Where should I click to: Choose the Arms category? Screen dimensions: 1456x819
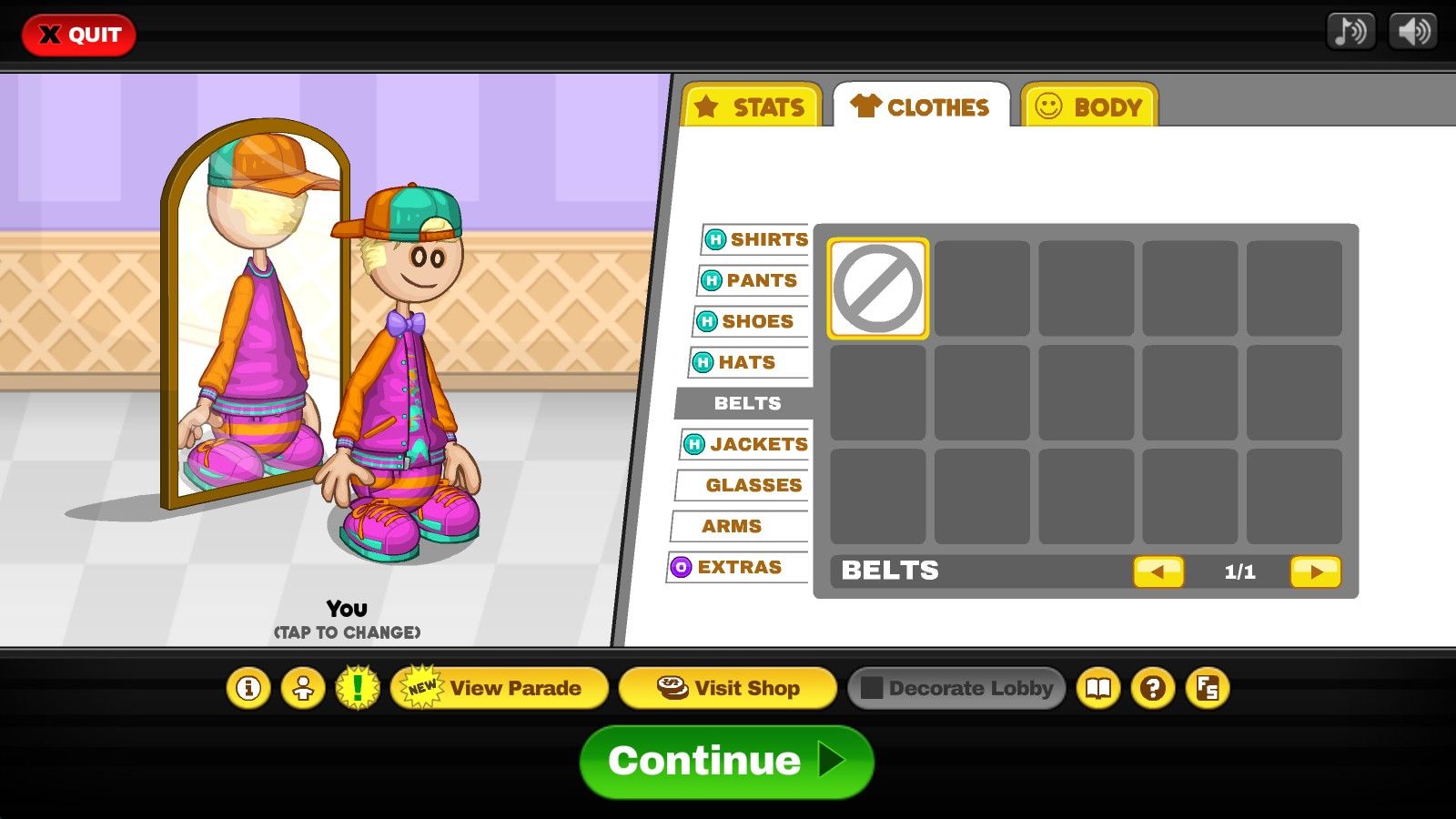737,526
